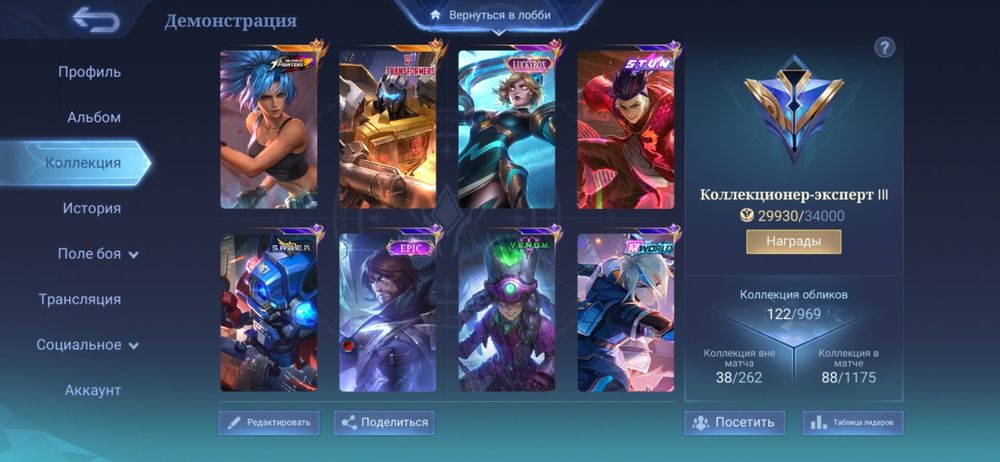Select the King of Fighters skin card
Viewport: 1000px width, 462px height.
(x=269, y=126)
